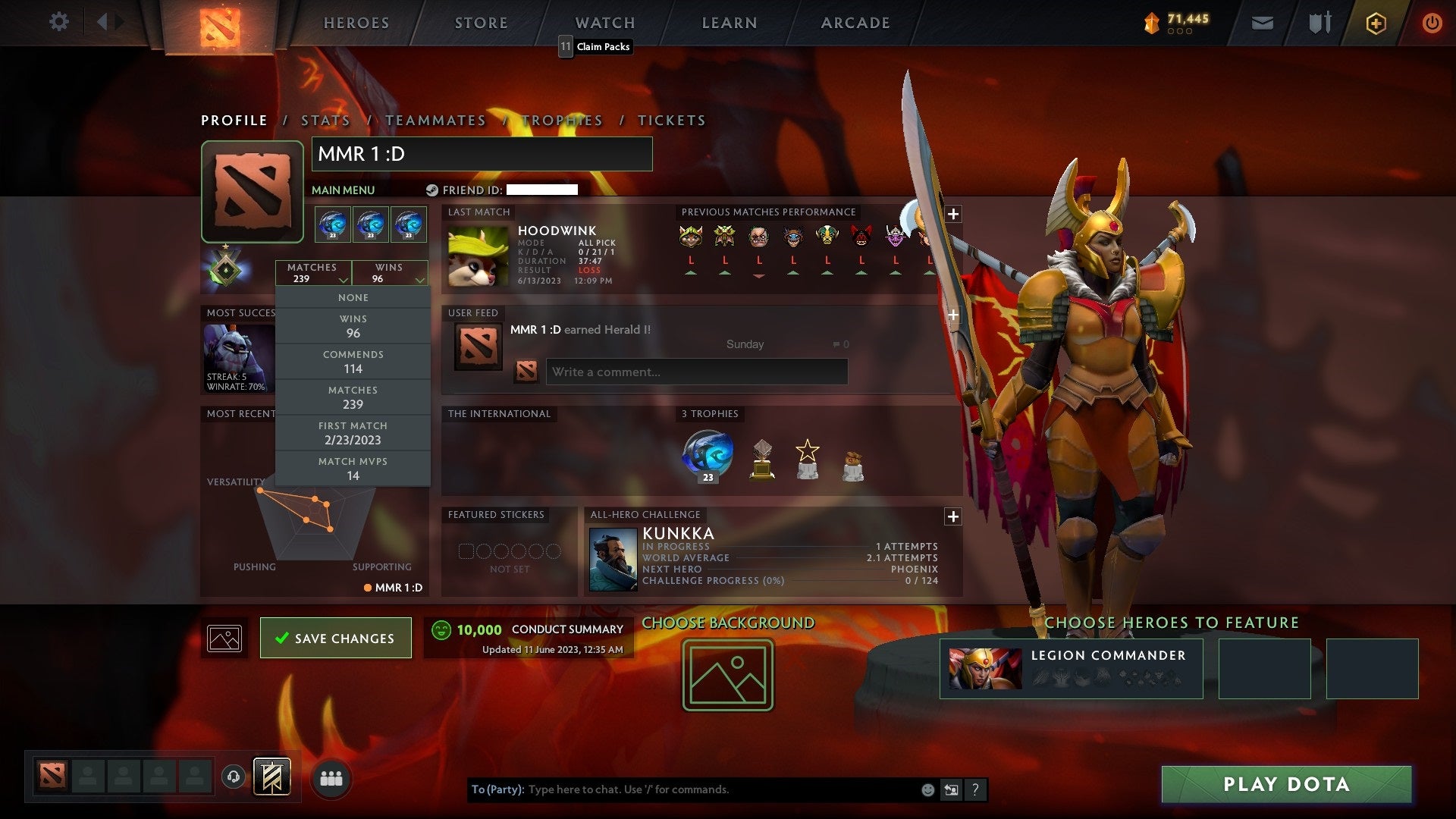This screenshot has height=819, width=1456.
Task: Expand the Previous Matches Performance panel
Action: tap(953, 215)
